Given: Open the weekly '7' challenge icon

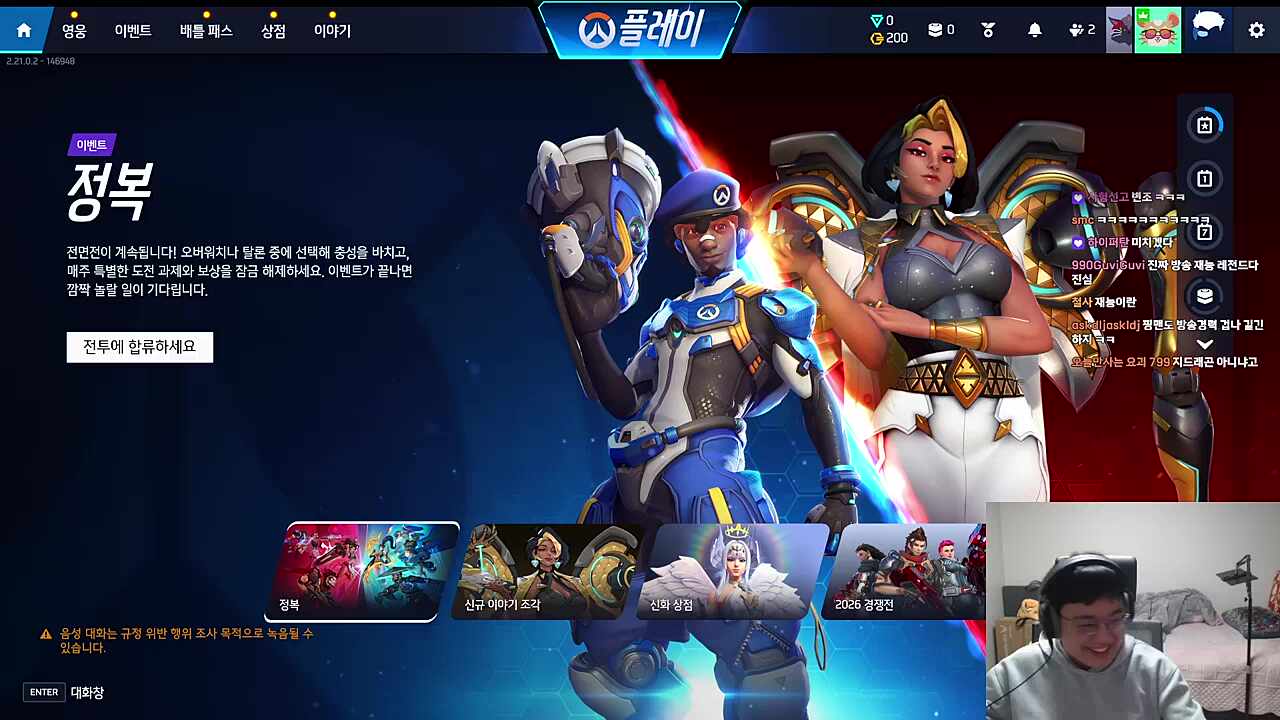Looking at the screenshot, I should (1205, 232).
